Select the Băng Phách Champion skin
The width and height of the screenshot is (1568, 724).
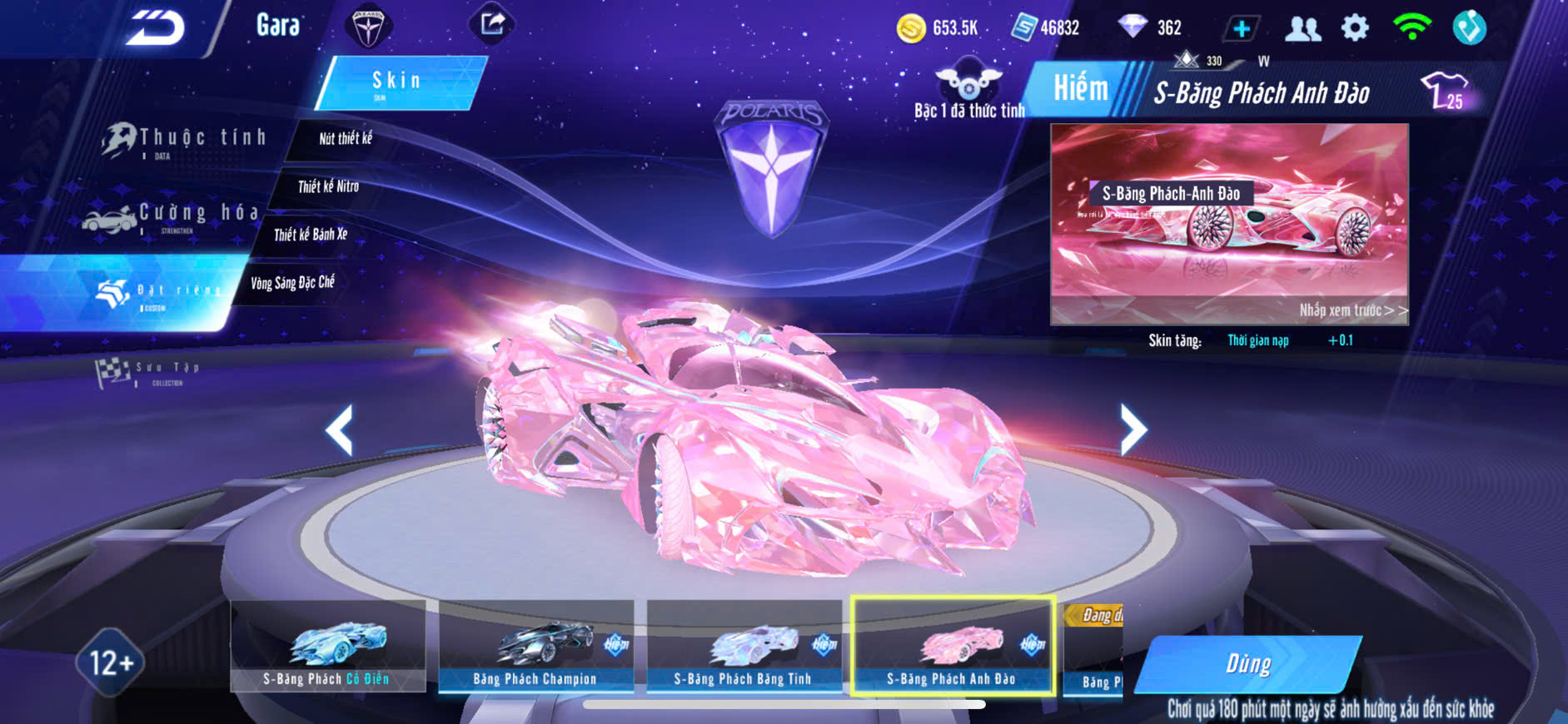(x=535, y=647)
